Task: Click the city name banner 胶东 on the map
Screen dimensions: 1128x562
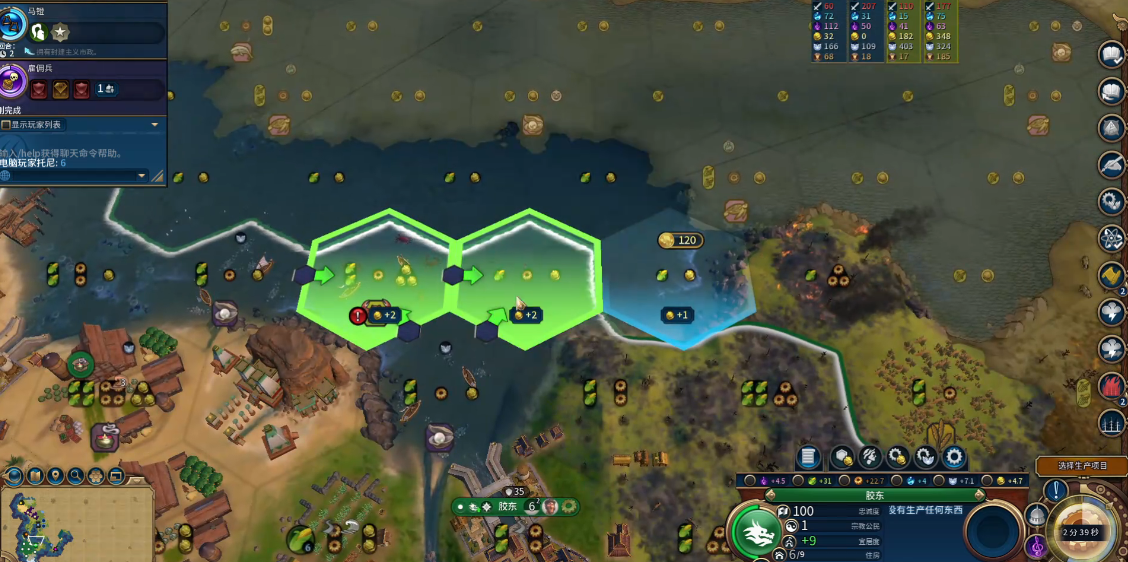Action: (x=508, y=507)
